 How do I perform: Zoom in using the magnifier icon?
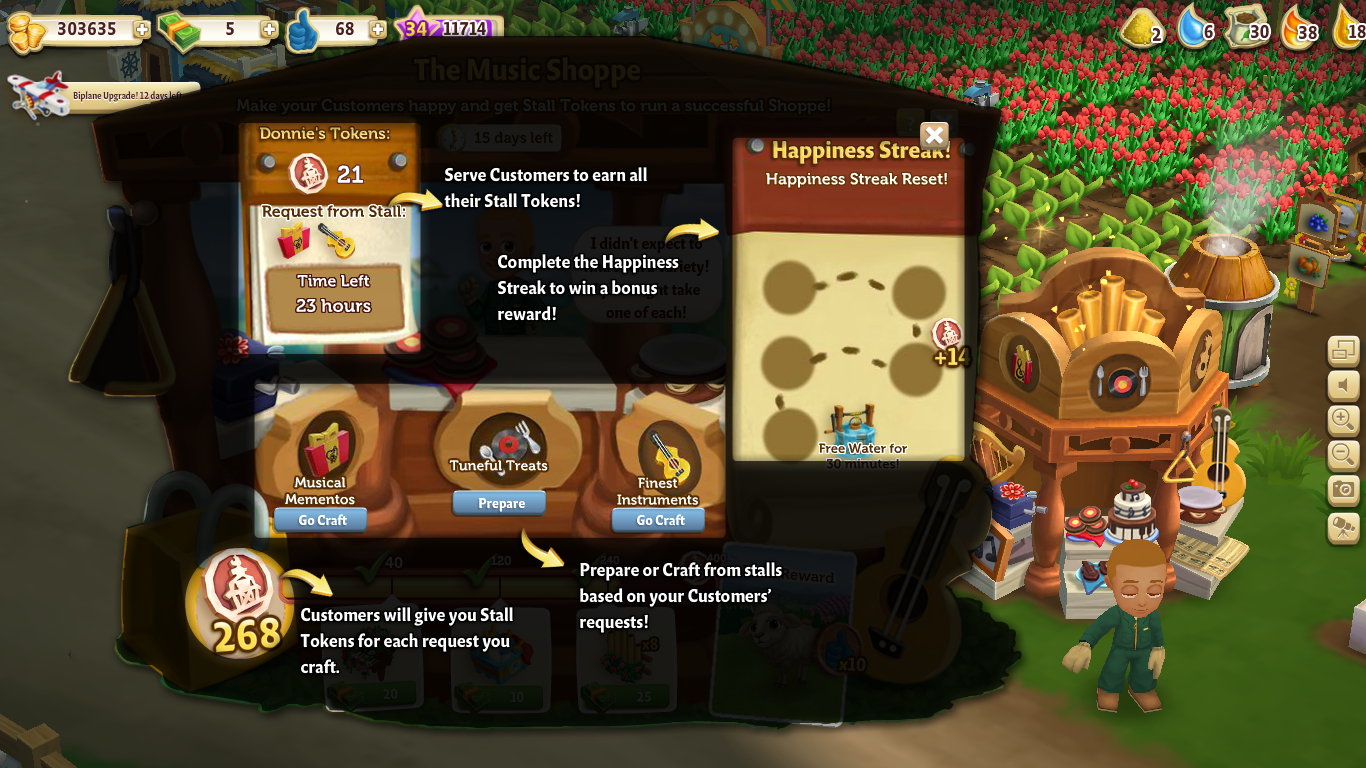pyautogui.click(x=1344, y=420)
